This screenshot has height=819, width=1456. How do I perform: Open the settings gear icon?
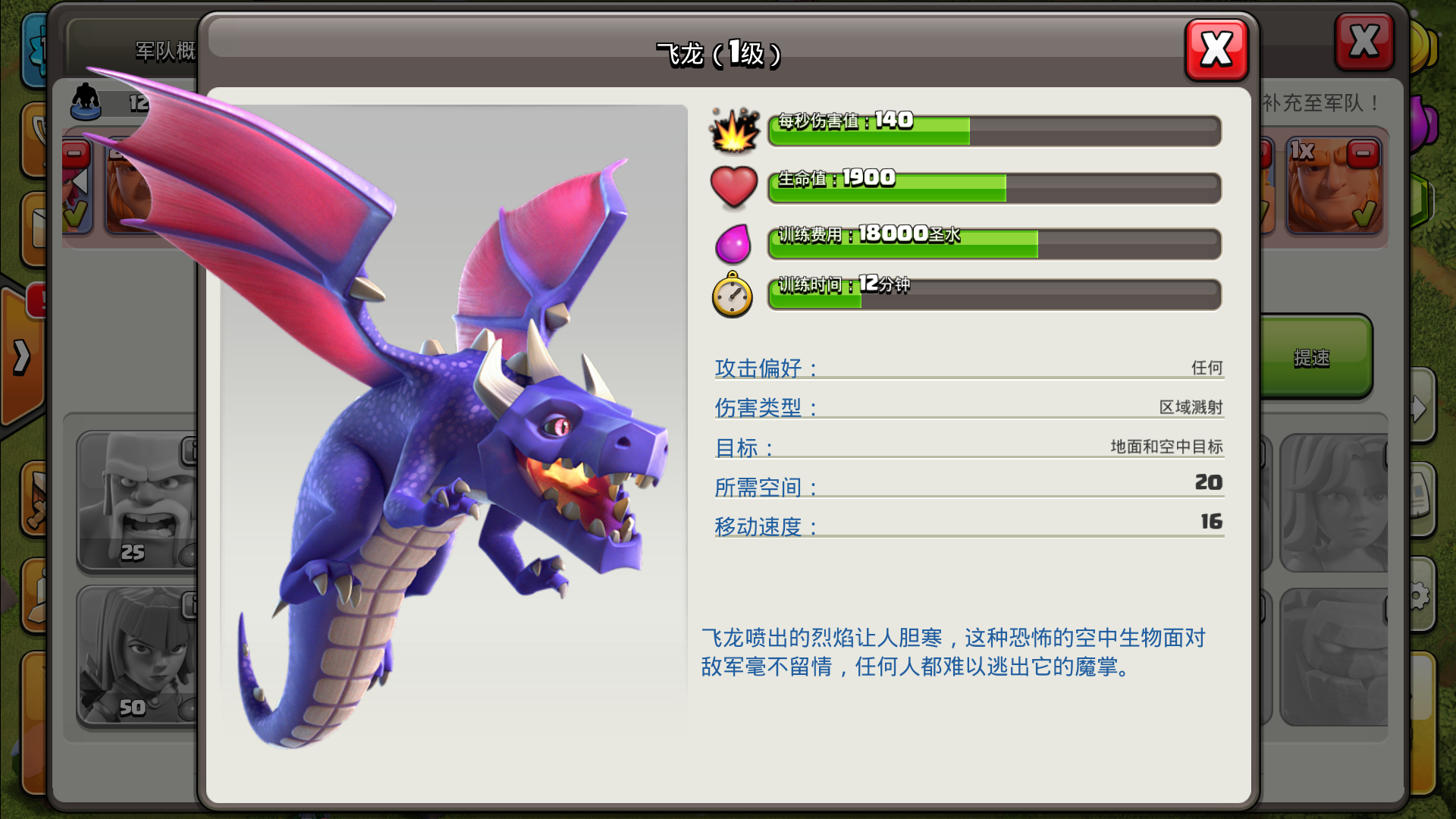point(1420,596)
